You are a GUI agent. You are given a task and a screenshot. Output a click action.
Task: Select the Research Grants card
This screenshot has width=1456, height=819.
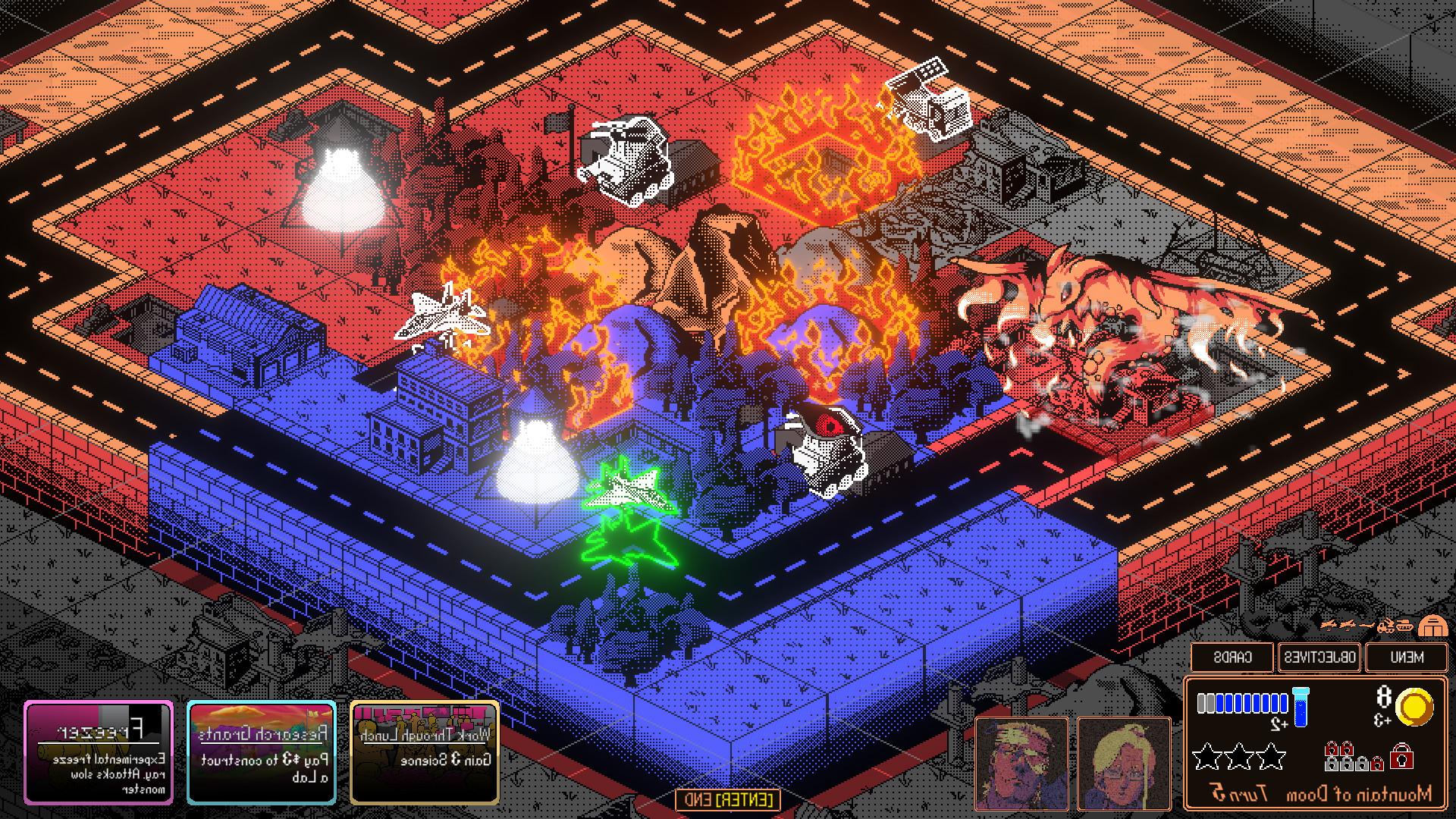(262, 752)
